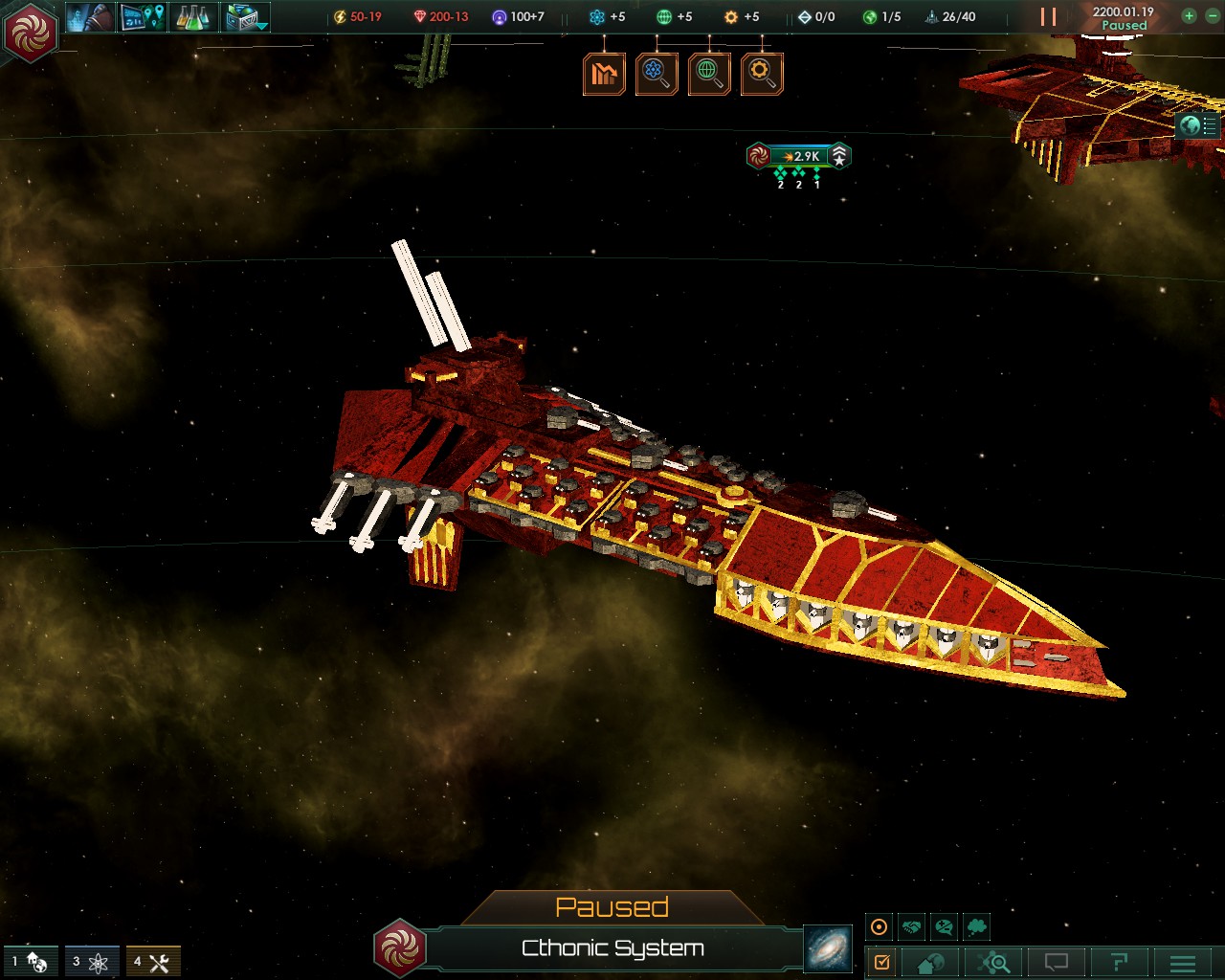Click the Cthonic System name label
Viewport: 1225px width, 980px height.
(612, 948)
